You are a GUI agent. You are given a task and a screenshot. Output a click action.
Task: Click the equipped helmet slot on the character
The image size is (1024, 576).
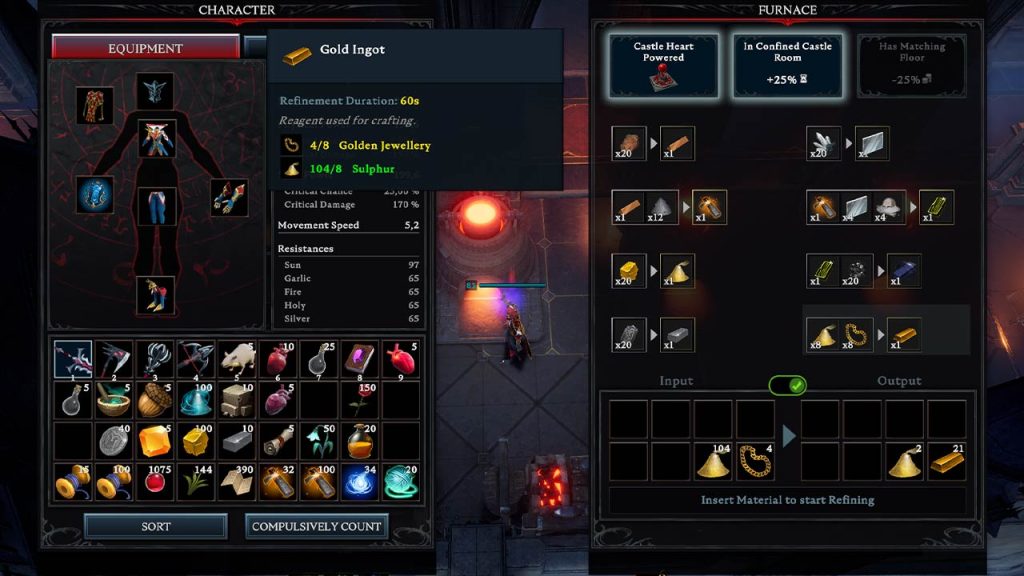pos(155,91)
